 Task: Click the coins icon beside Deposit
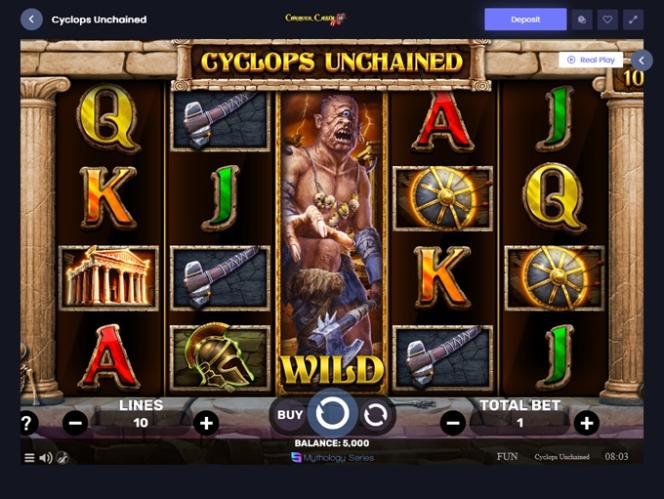[x=581, y=19]
